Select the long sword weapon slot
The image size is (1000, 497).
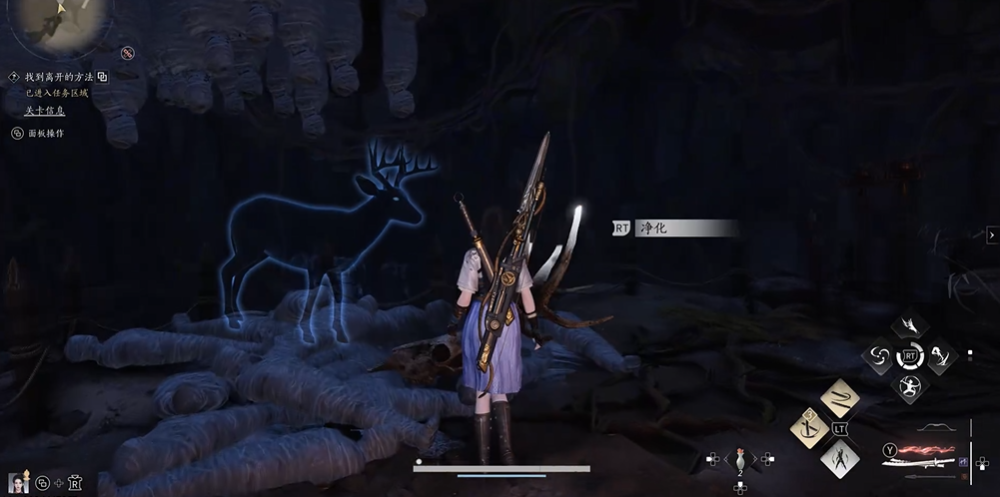(x=918, y=465)
